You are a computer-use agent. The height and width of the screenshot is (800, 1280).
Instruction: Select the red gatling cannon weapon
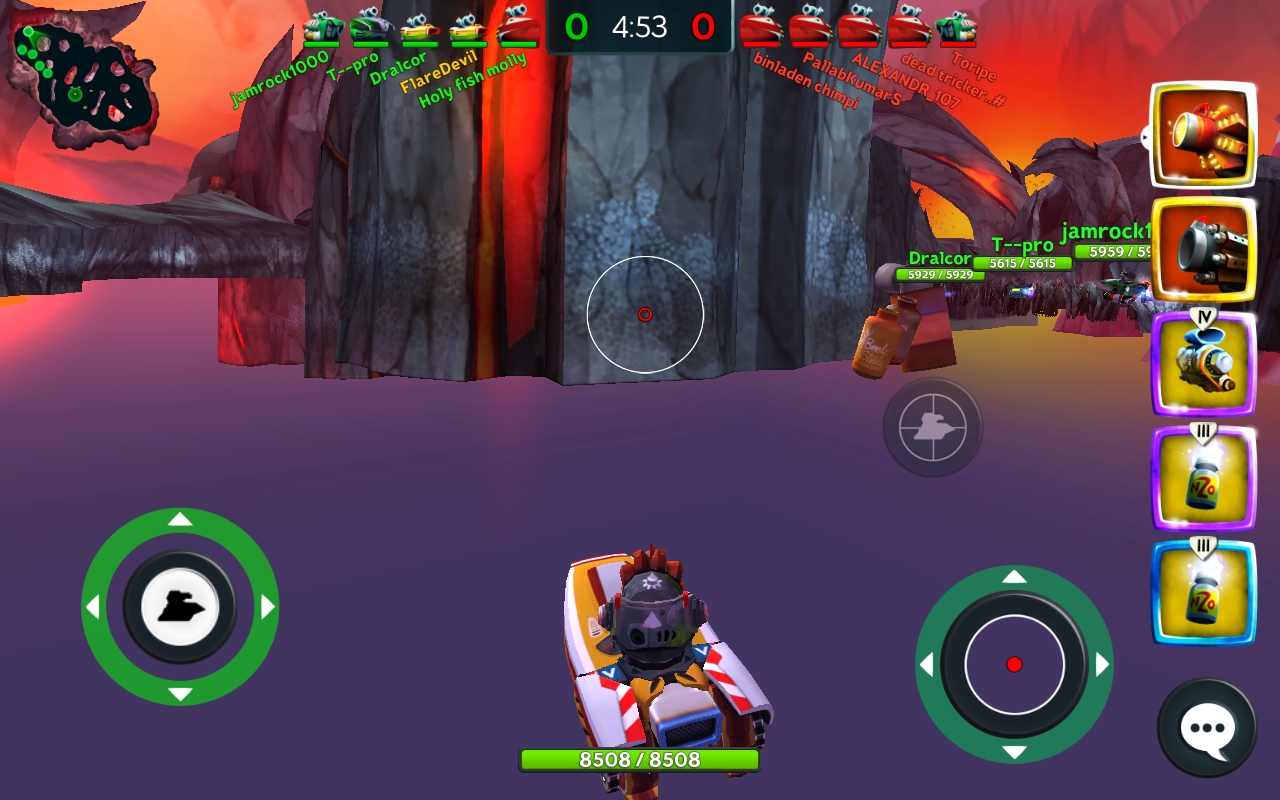[1204, 136]
